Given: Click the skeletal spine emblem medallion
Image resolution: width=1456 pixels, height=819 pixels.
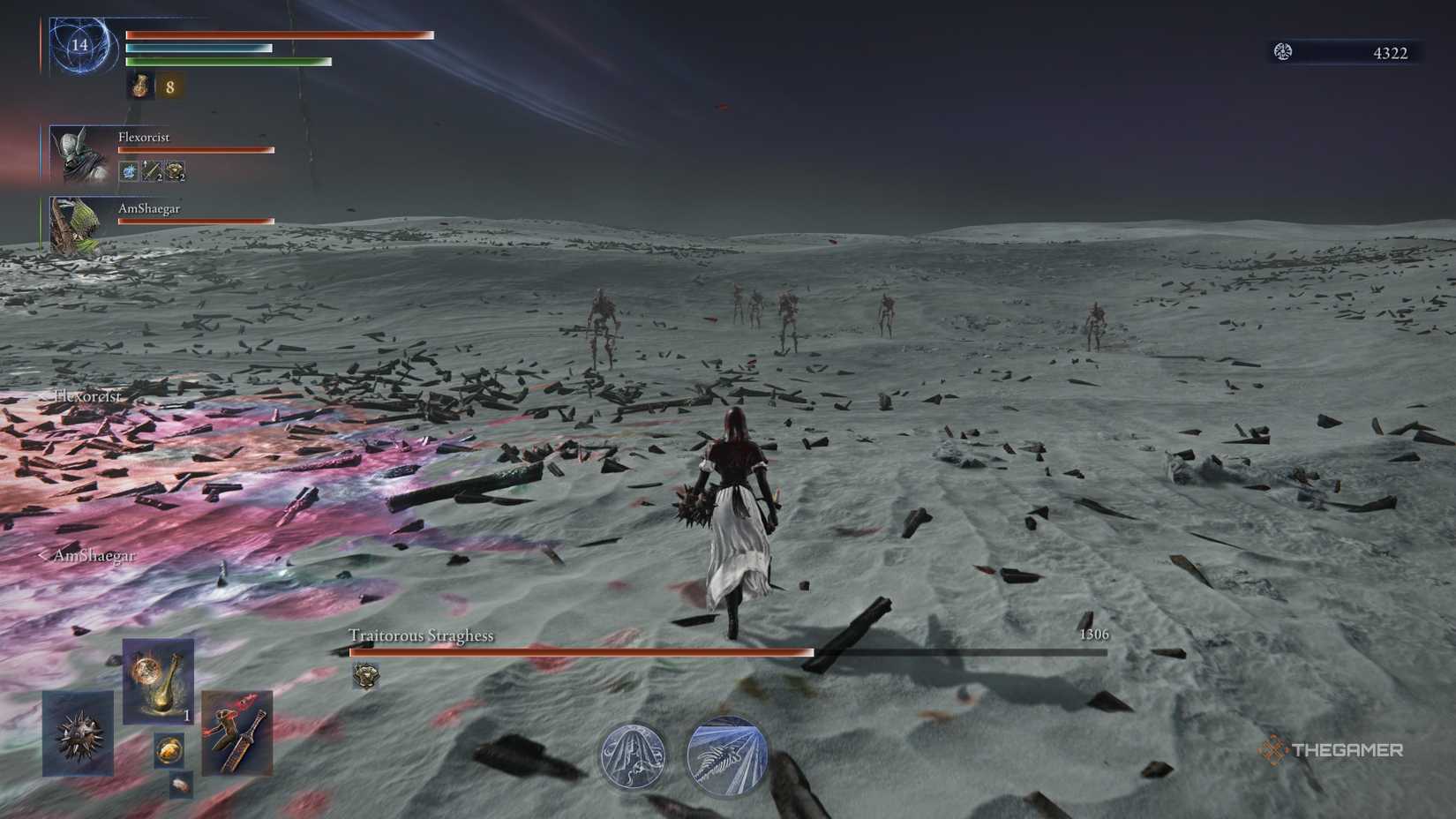Looking at the screenshot, I should tap(724, 755).
